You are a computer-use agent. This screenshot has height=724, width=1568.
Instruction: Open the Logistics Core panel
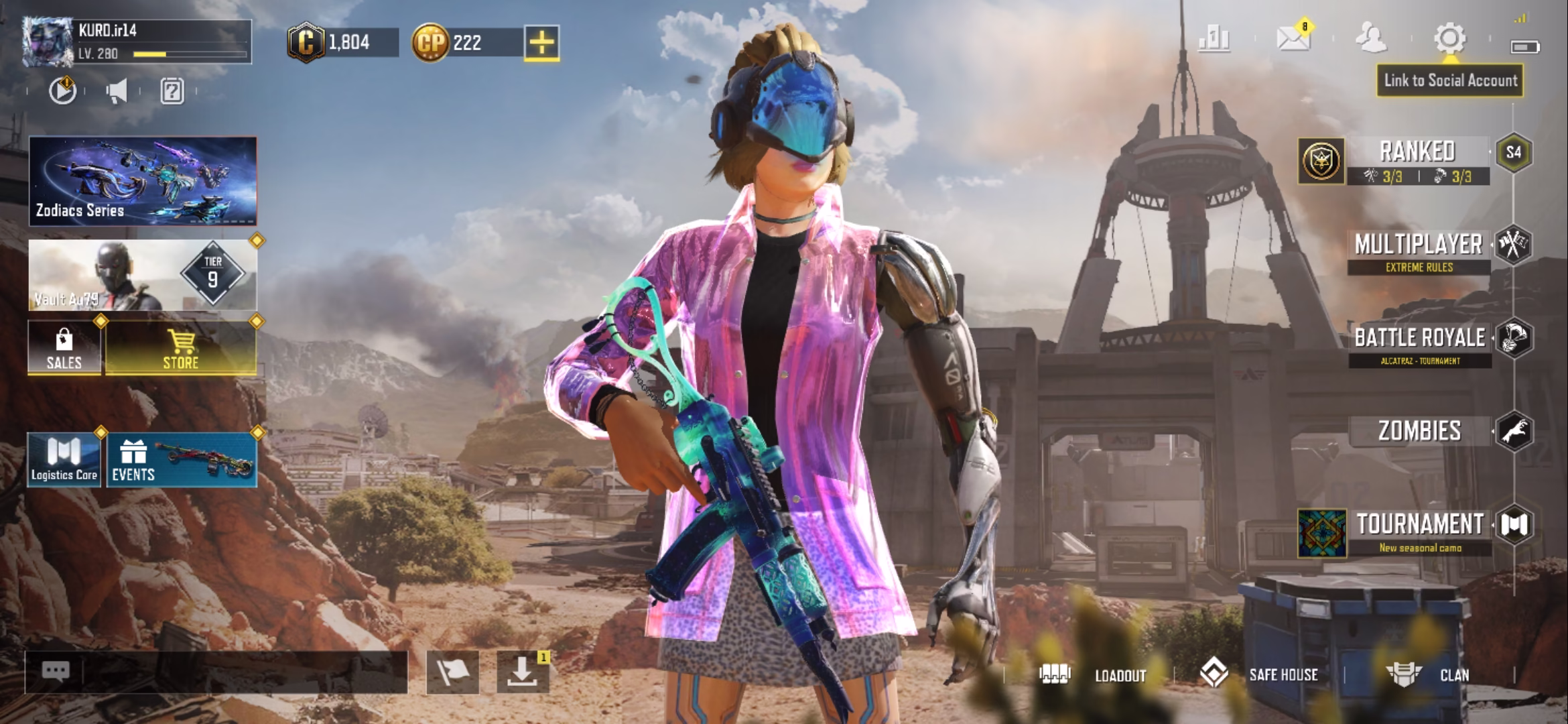click(62, 459)
